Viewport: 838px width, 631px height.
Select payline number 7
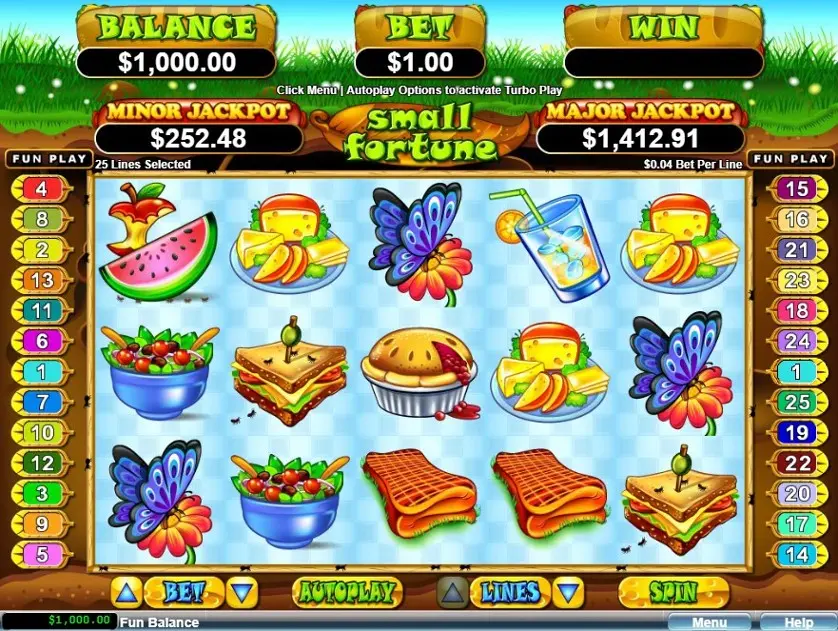point(41,403)
